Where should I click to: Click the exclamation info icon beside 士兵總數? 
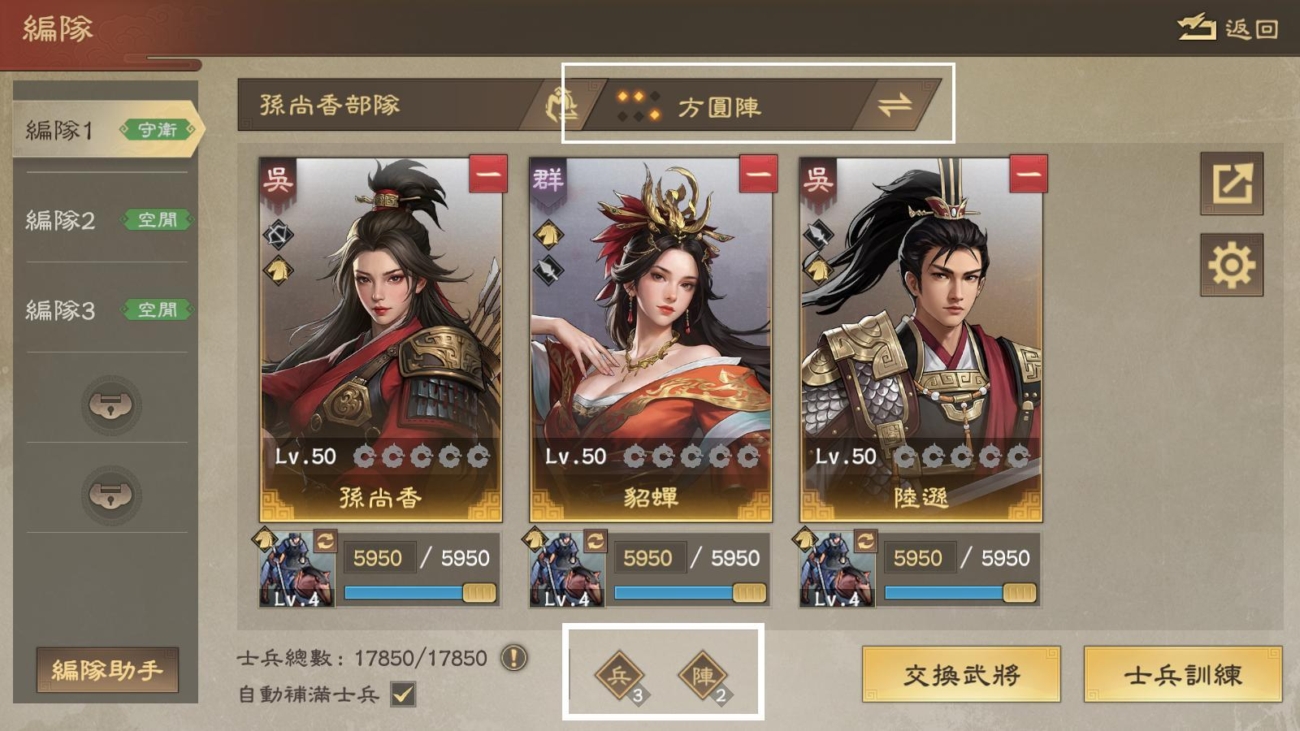tap(511, 659)
